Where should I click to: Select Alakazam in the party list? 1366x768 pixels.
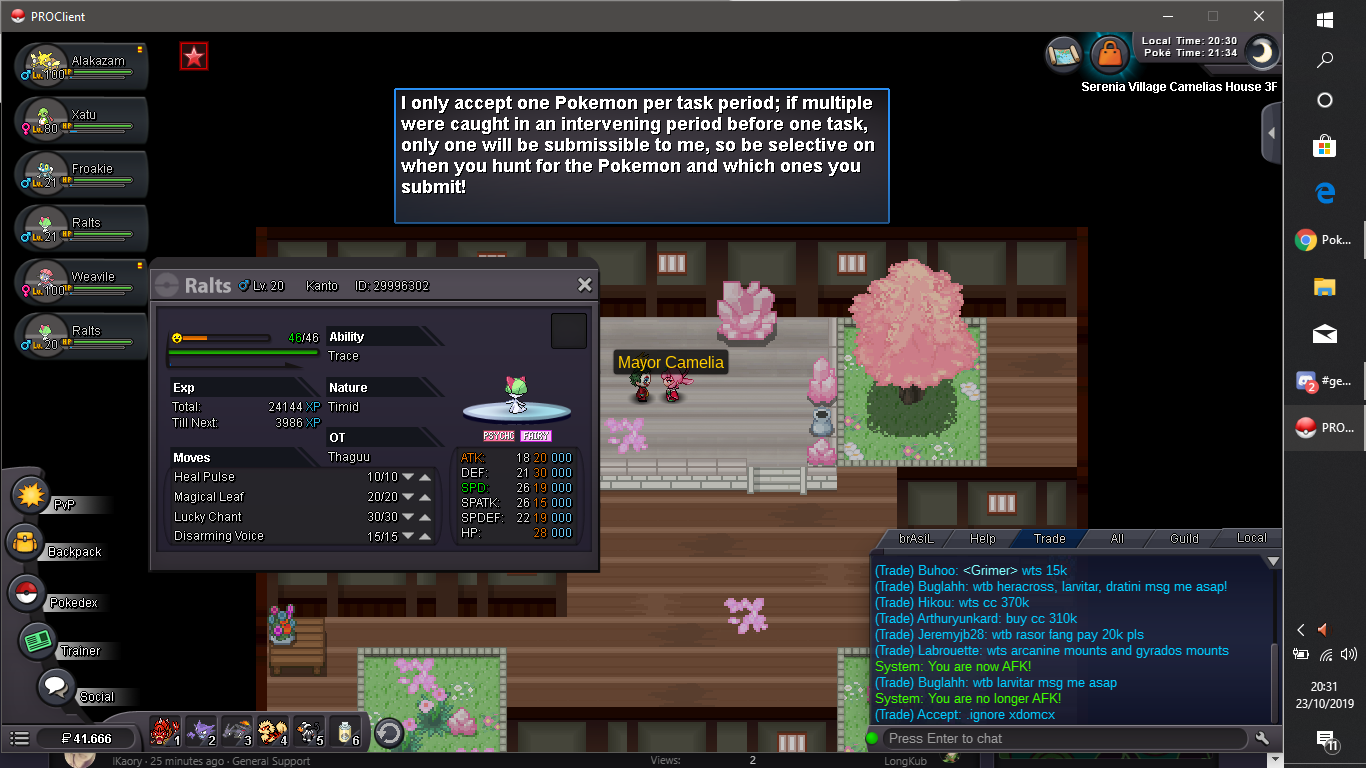click(82, 66)
